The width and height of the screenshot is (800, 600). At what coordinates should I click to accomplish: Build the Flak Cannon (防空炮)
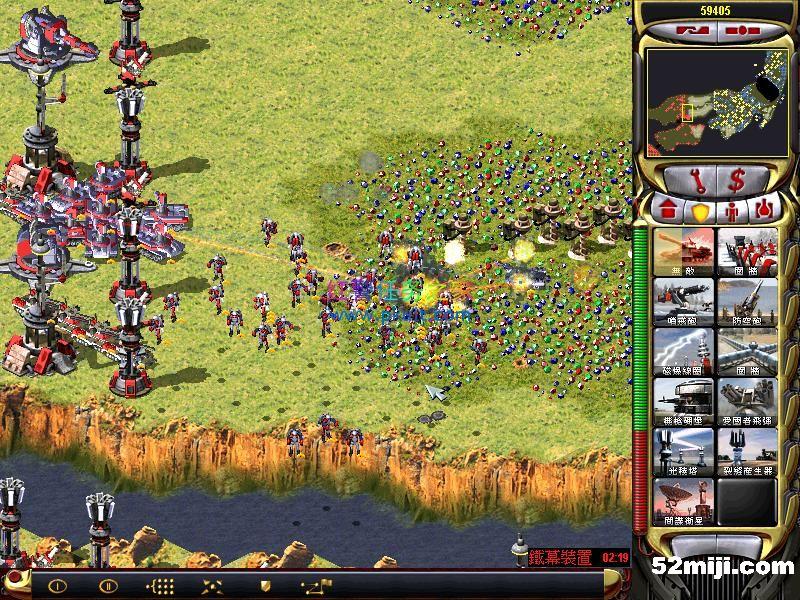[746, 302]
